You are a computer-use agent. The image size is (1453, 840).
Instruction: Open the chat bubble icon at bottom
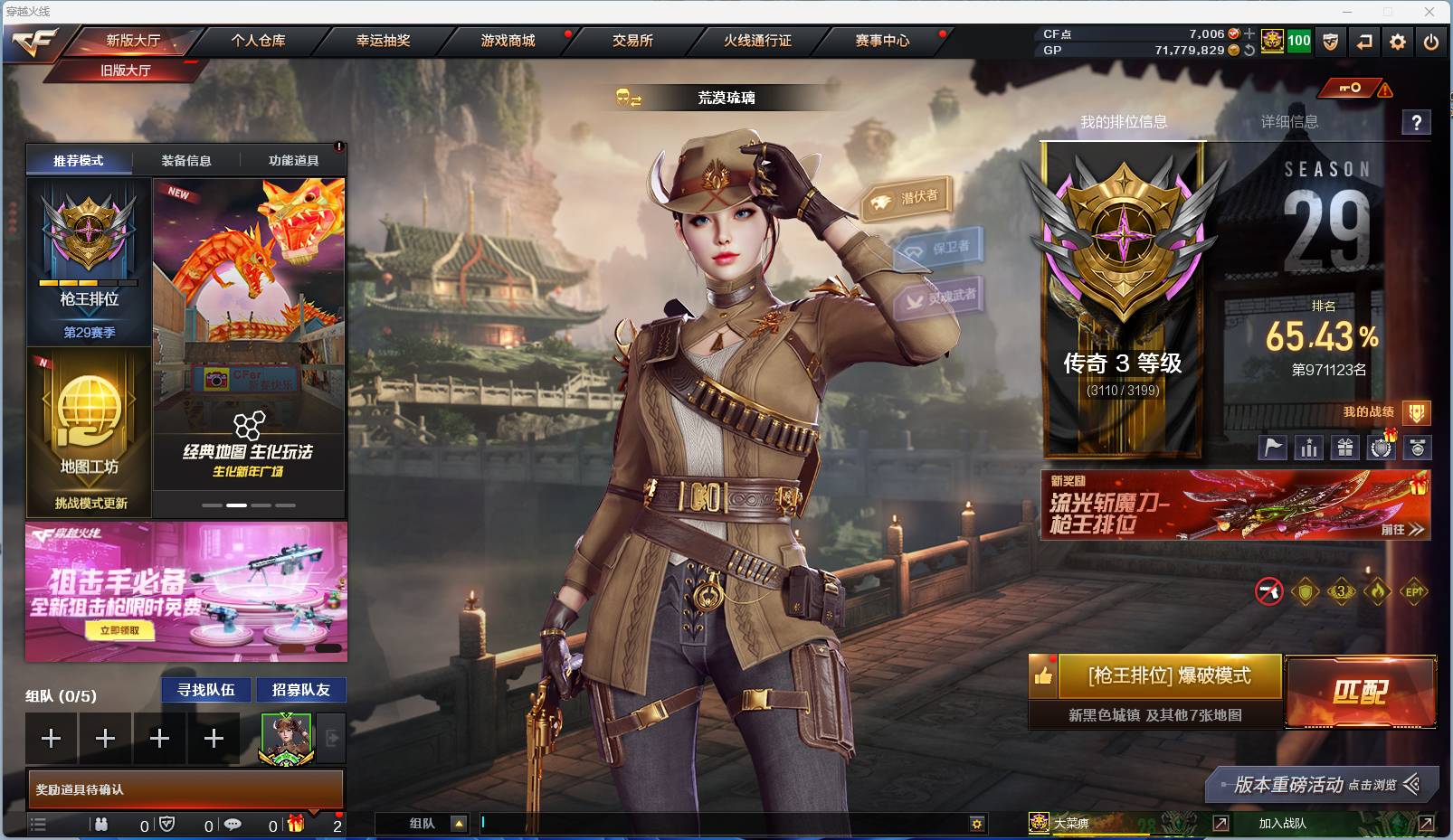pyautogui.click(x=233, y=824)
